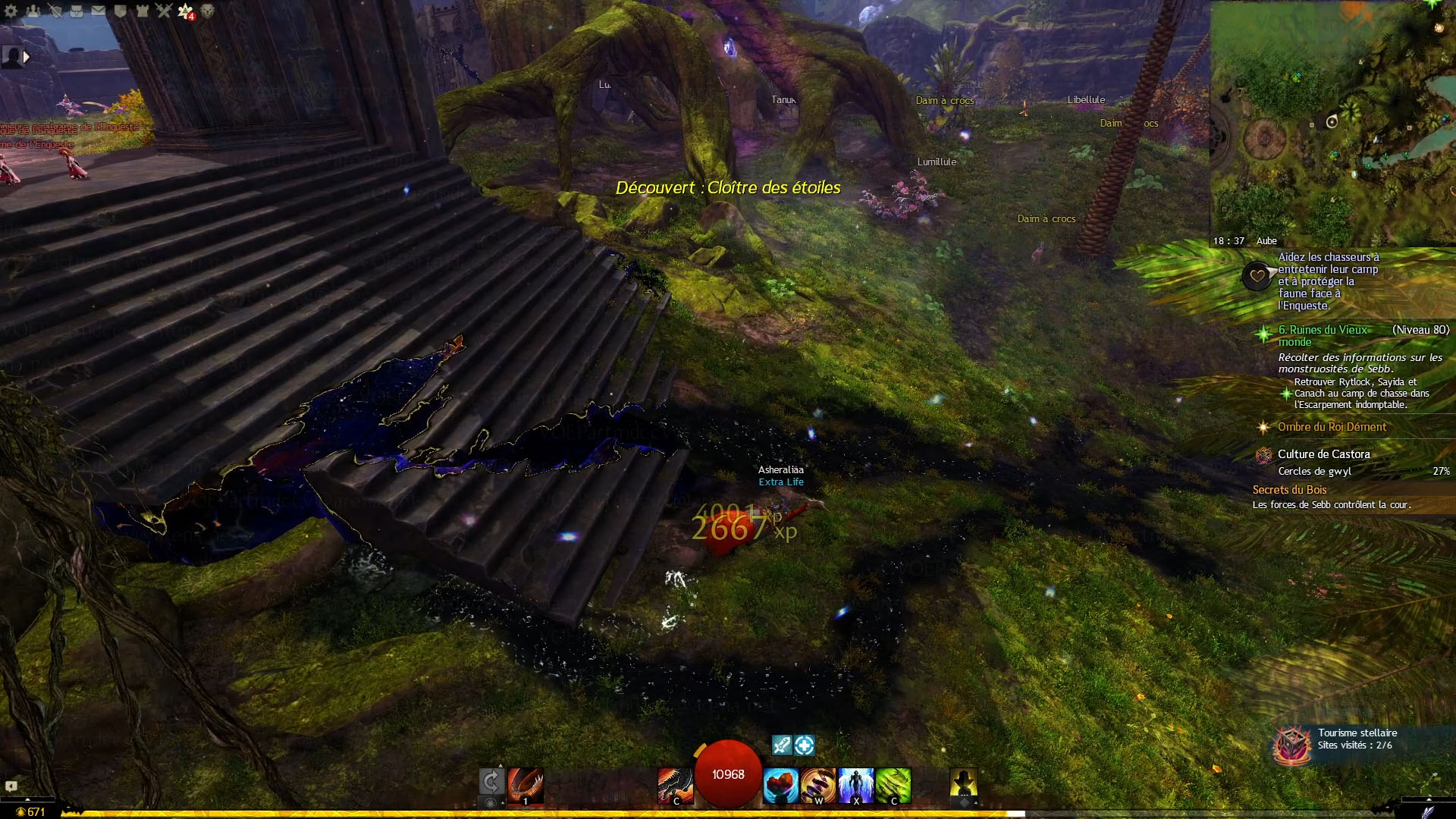Image resolution: width=1456 pixels, height=819 pixels.
Task: Open the icon with red 4 badge
Action: point(186,11)
